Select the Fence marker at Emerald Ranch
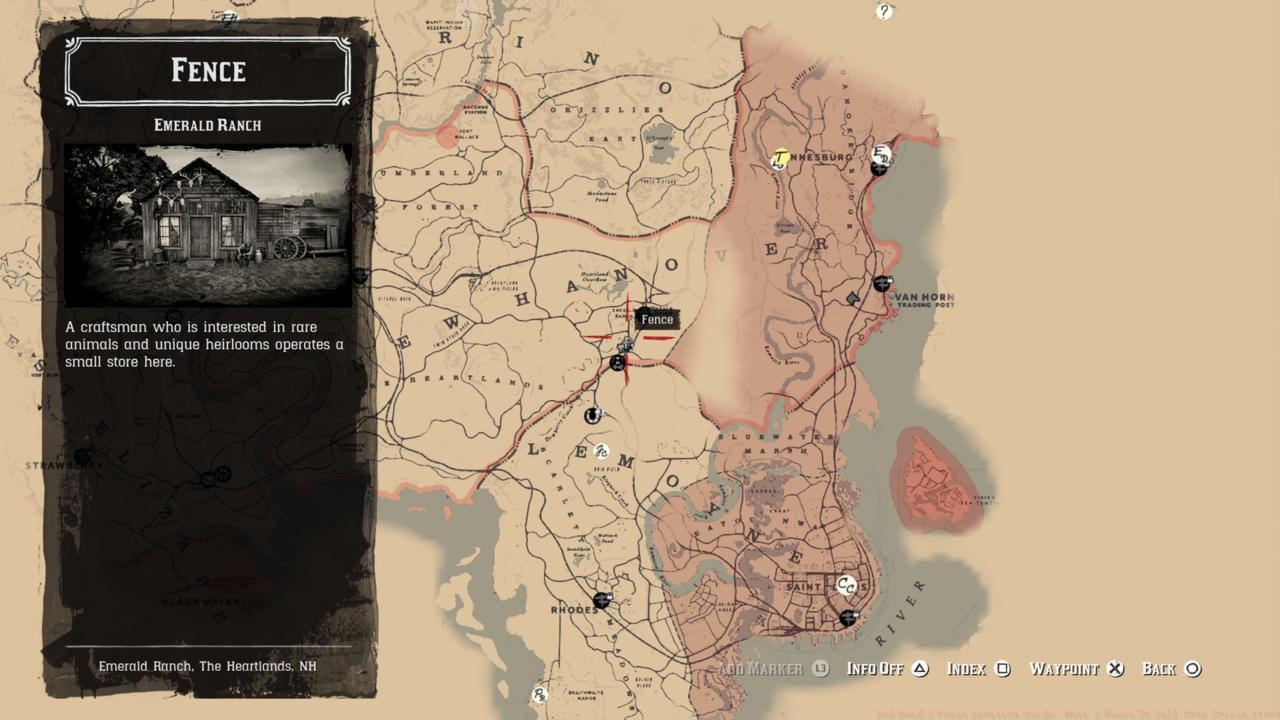 [626, 345]
